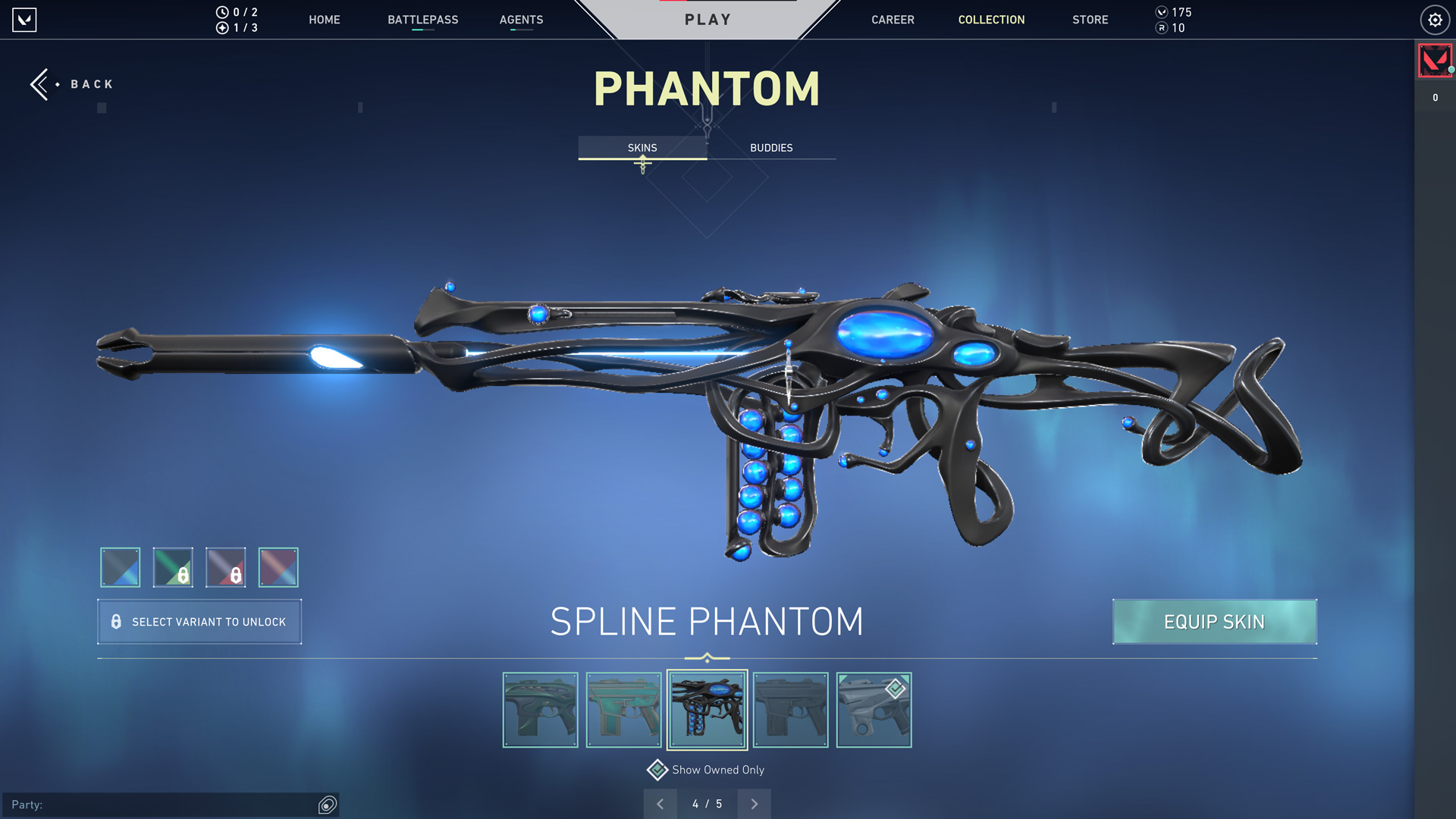Click the Valorant Points currency icon
This screenshot has height=819, width=1456.
pyautogui.click(x=1163, y=12)
